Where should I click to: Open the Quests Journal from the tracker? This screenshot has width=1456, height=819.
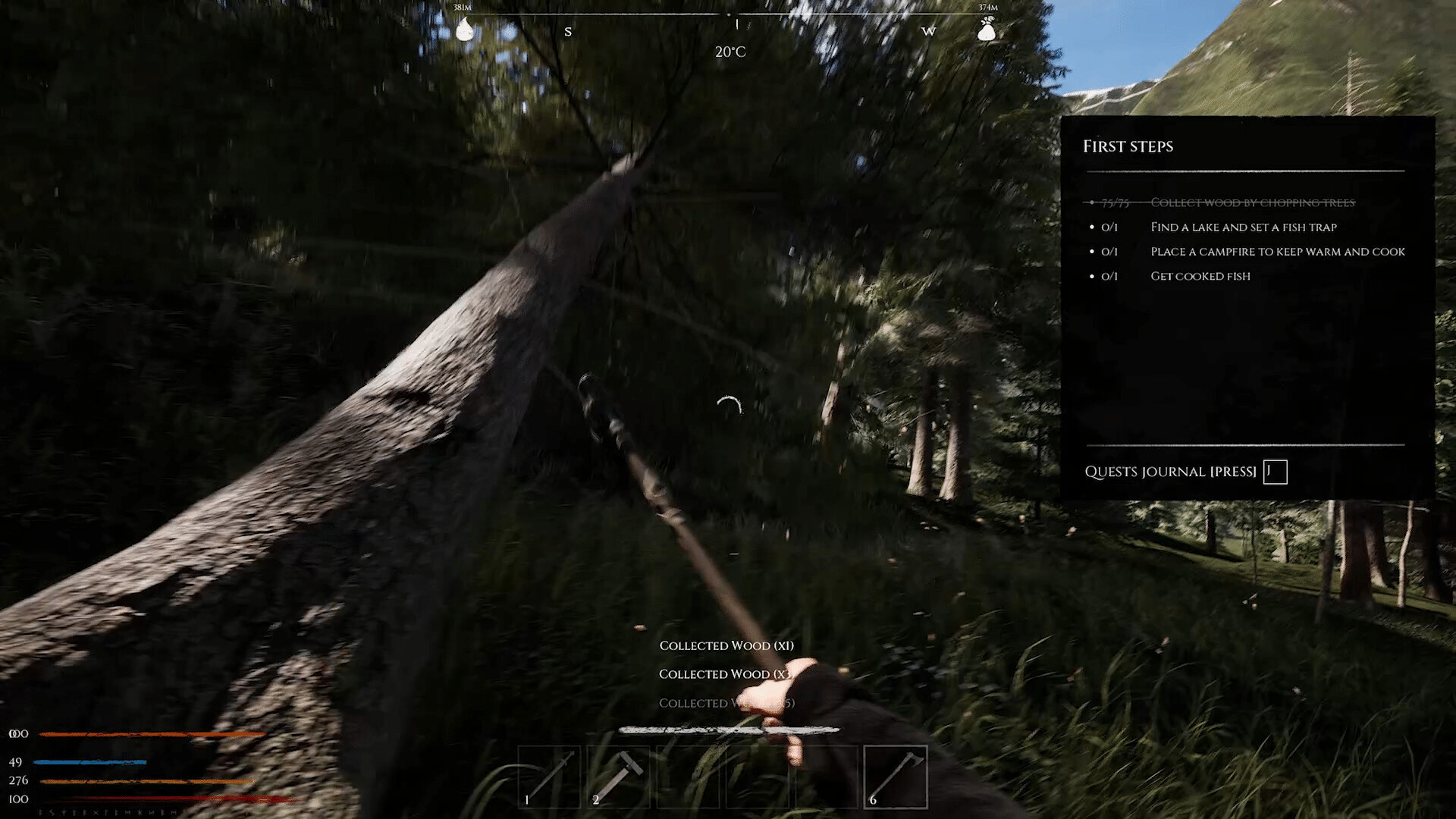[x=1275, y=472]
